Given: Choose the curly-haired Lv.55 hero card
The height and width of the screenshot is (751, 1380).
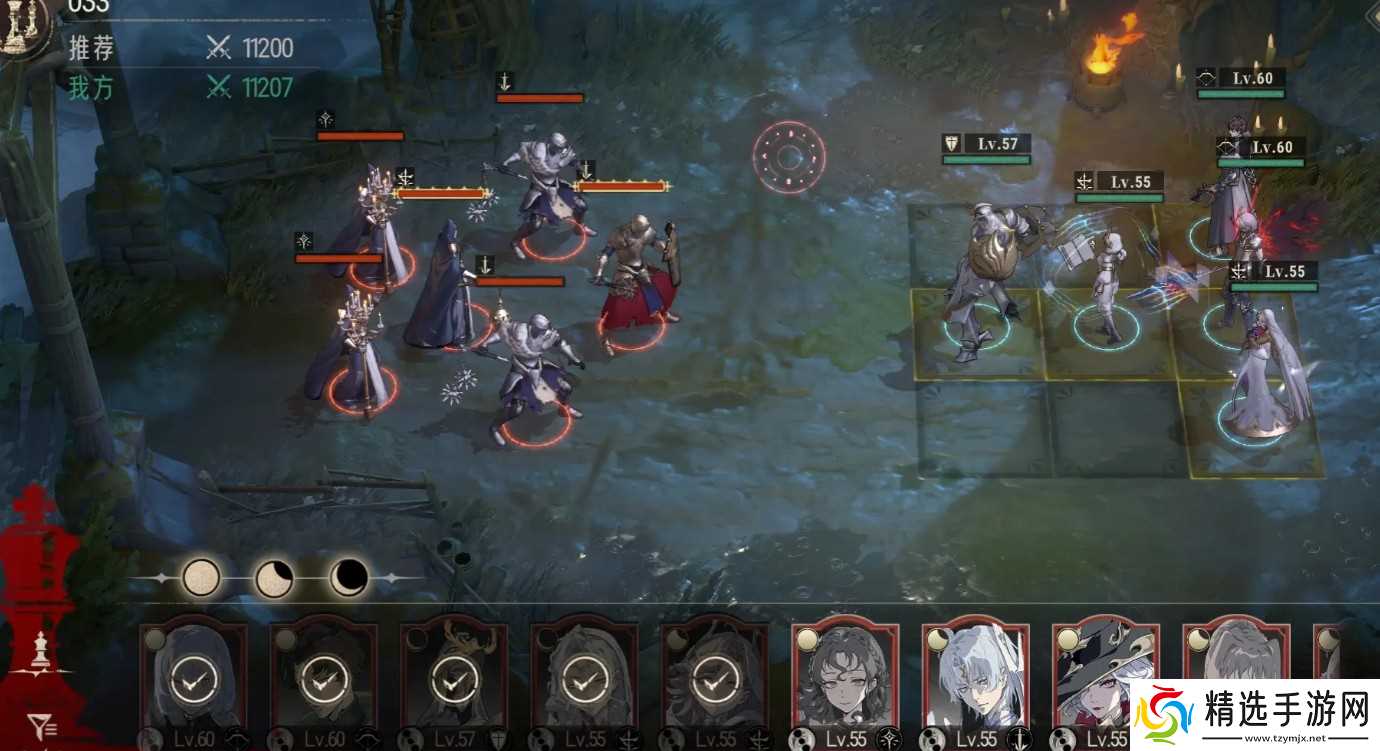Looking at the screenshot, I should click(845, 678).
